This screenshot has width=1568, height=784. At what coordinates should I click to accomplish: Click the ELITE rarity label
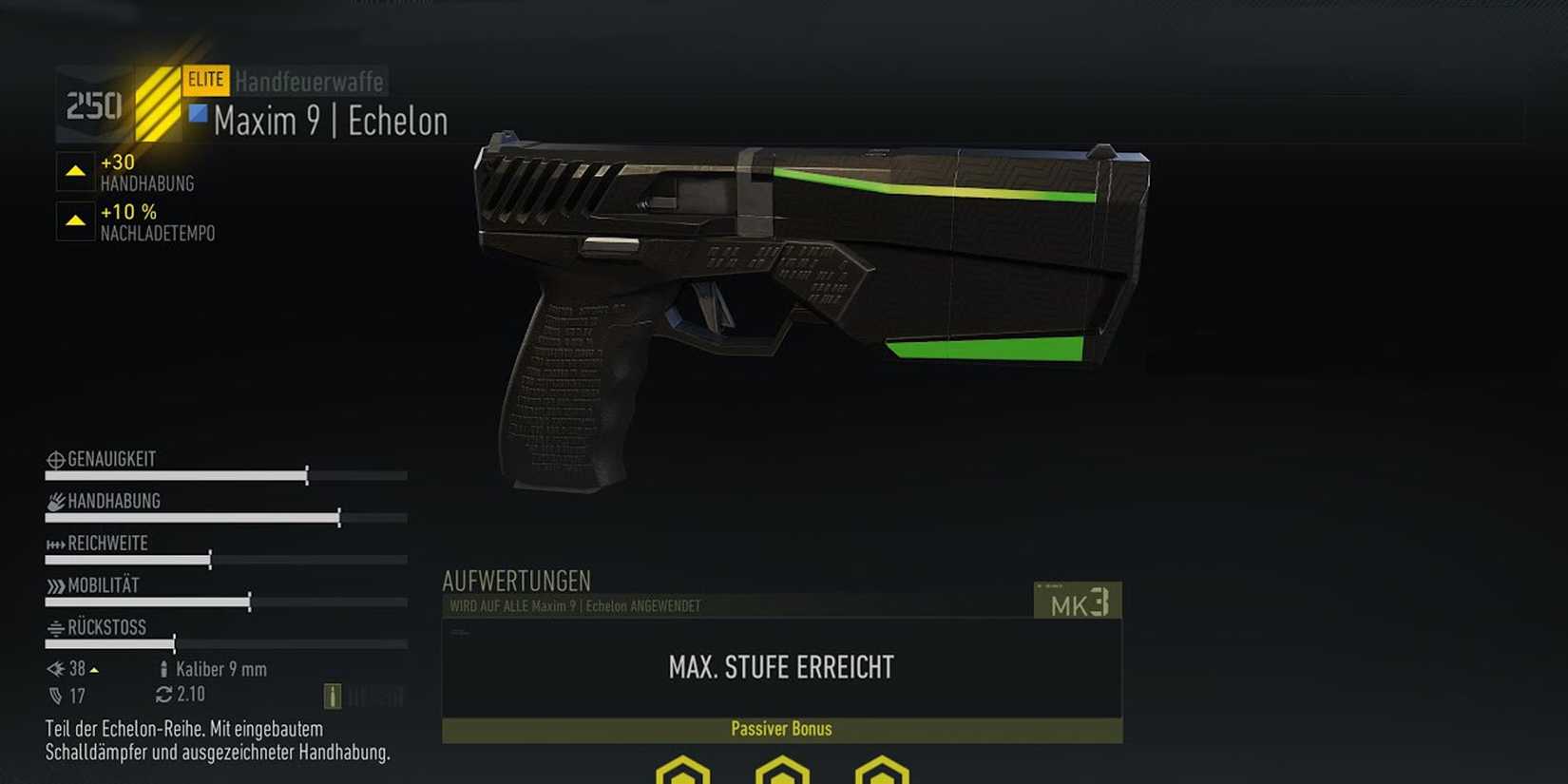click(208, 80)
